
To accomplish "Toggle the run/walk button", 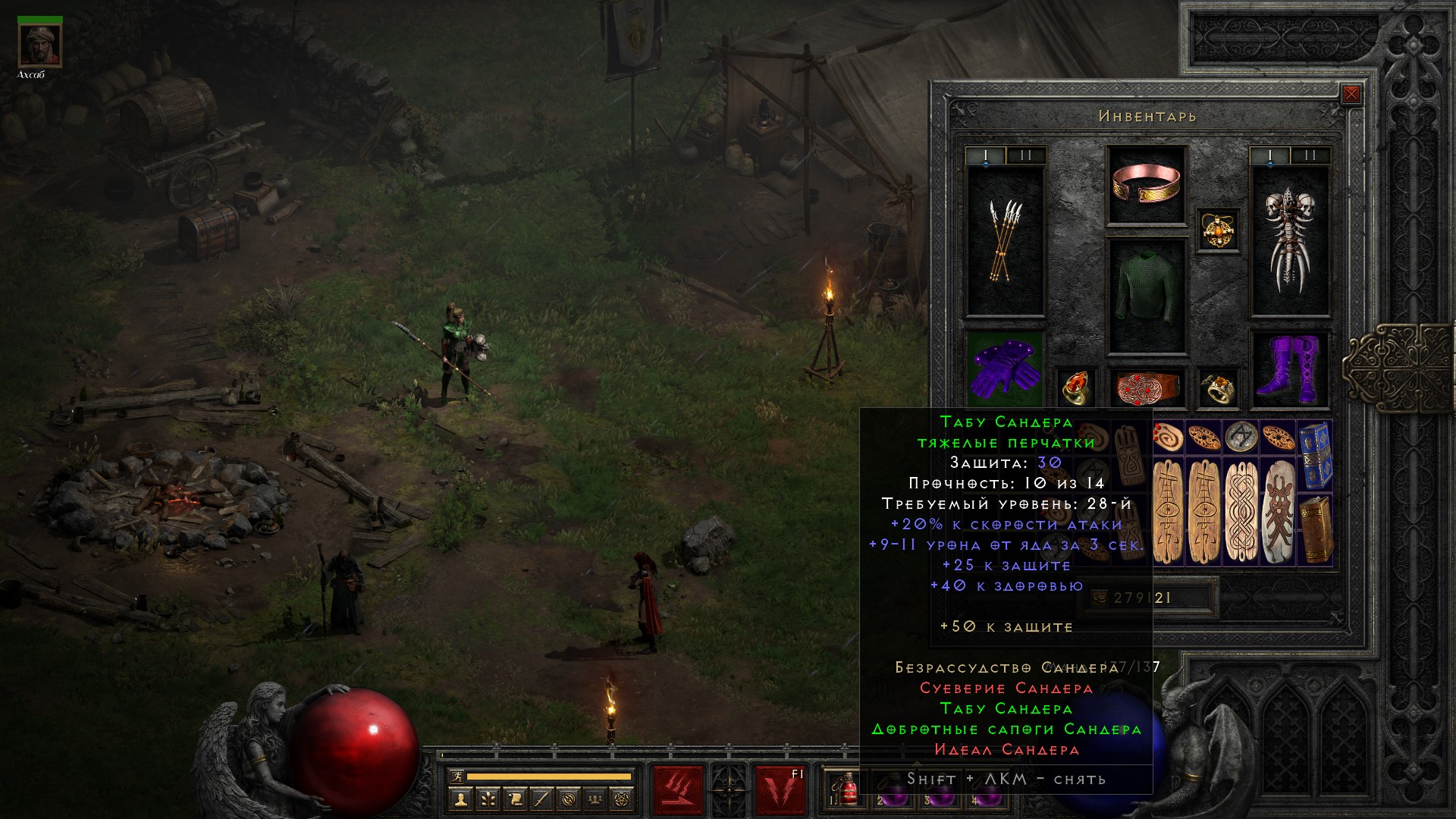I will [x=456, y=777].
